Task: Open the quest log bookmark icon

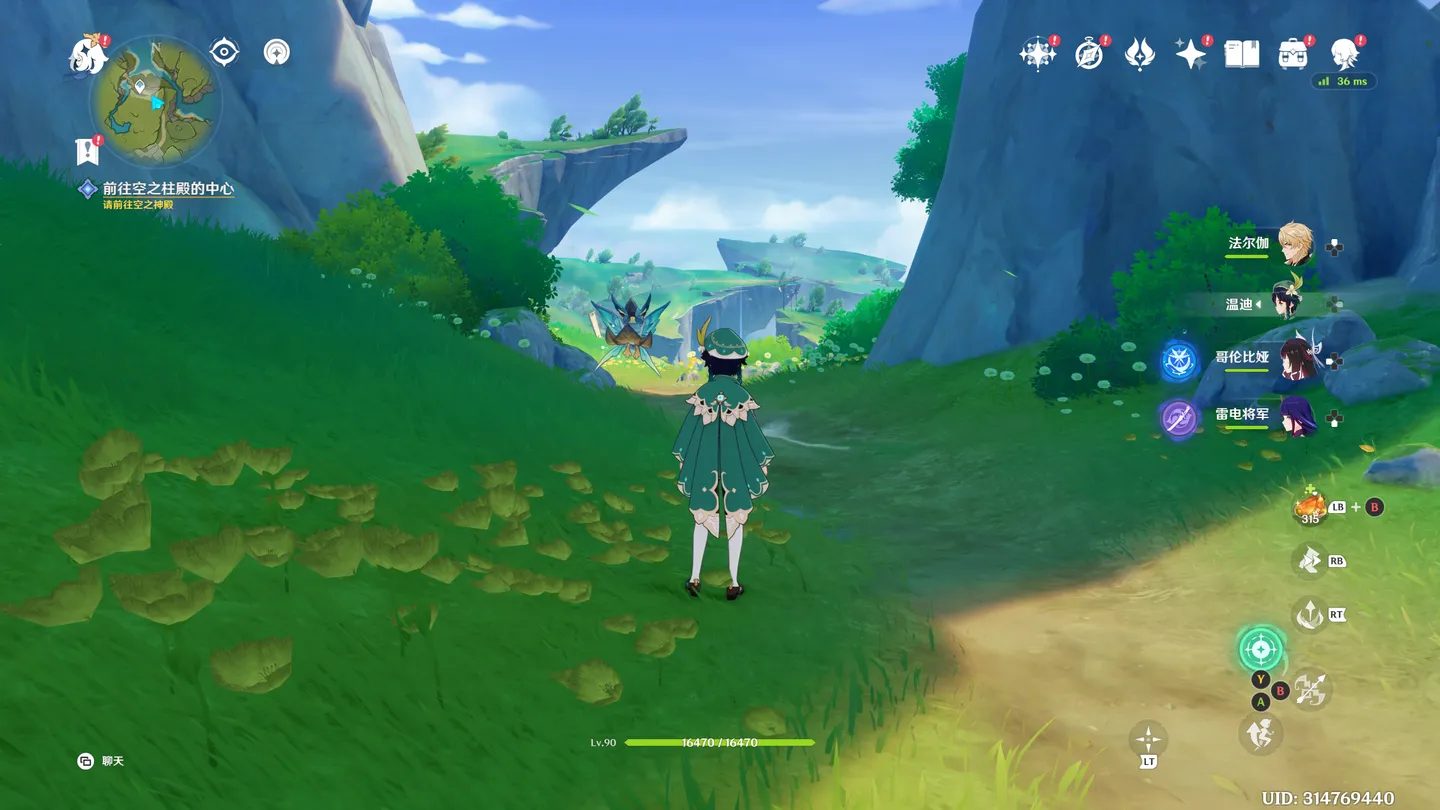Action: 88,151
